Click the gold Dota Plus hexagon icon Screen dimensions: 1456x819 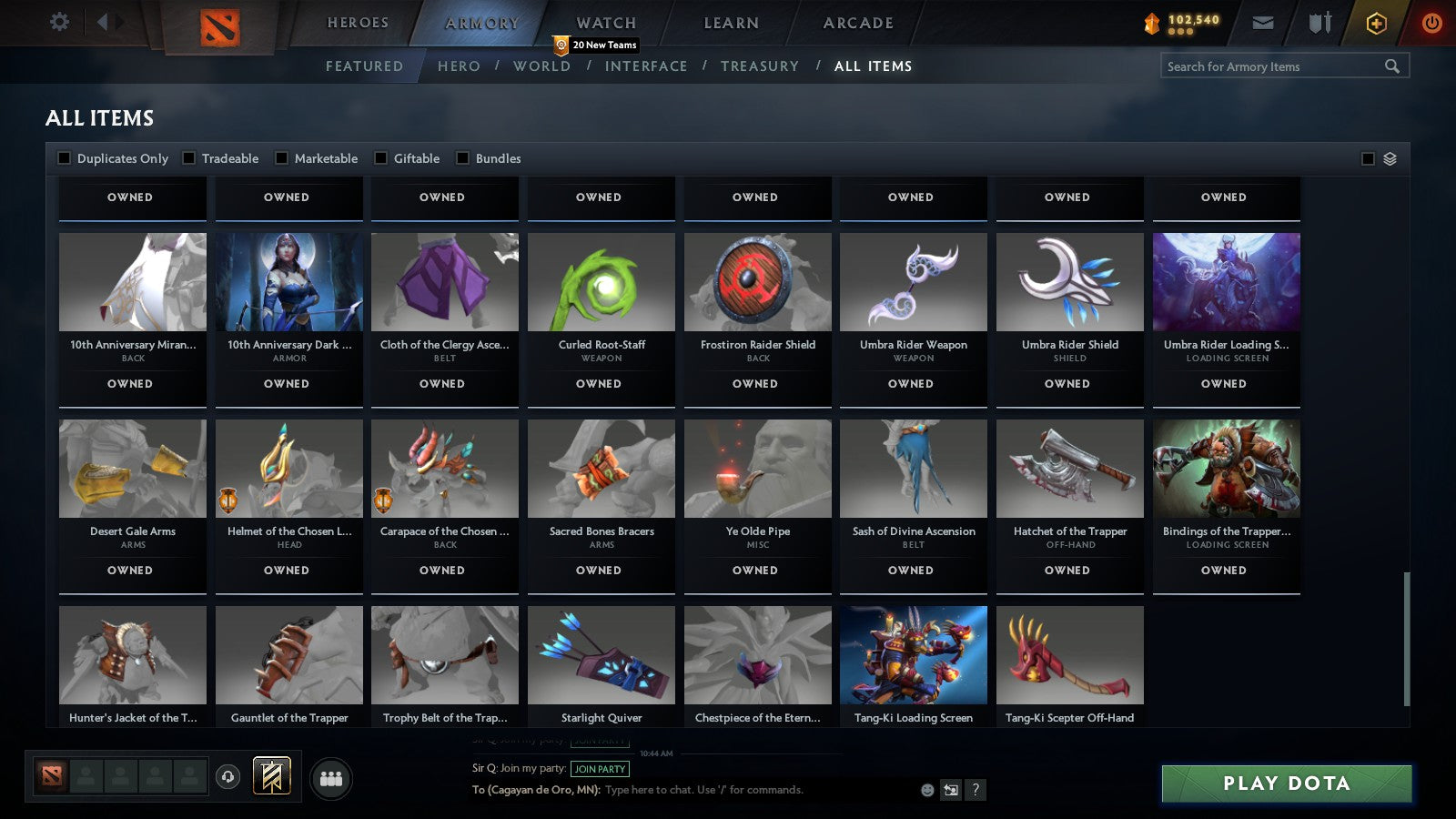point(1377,23)
